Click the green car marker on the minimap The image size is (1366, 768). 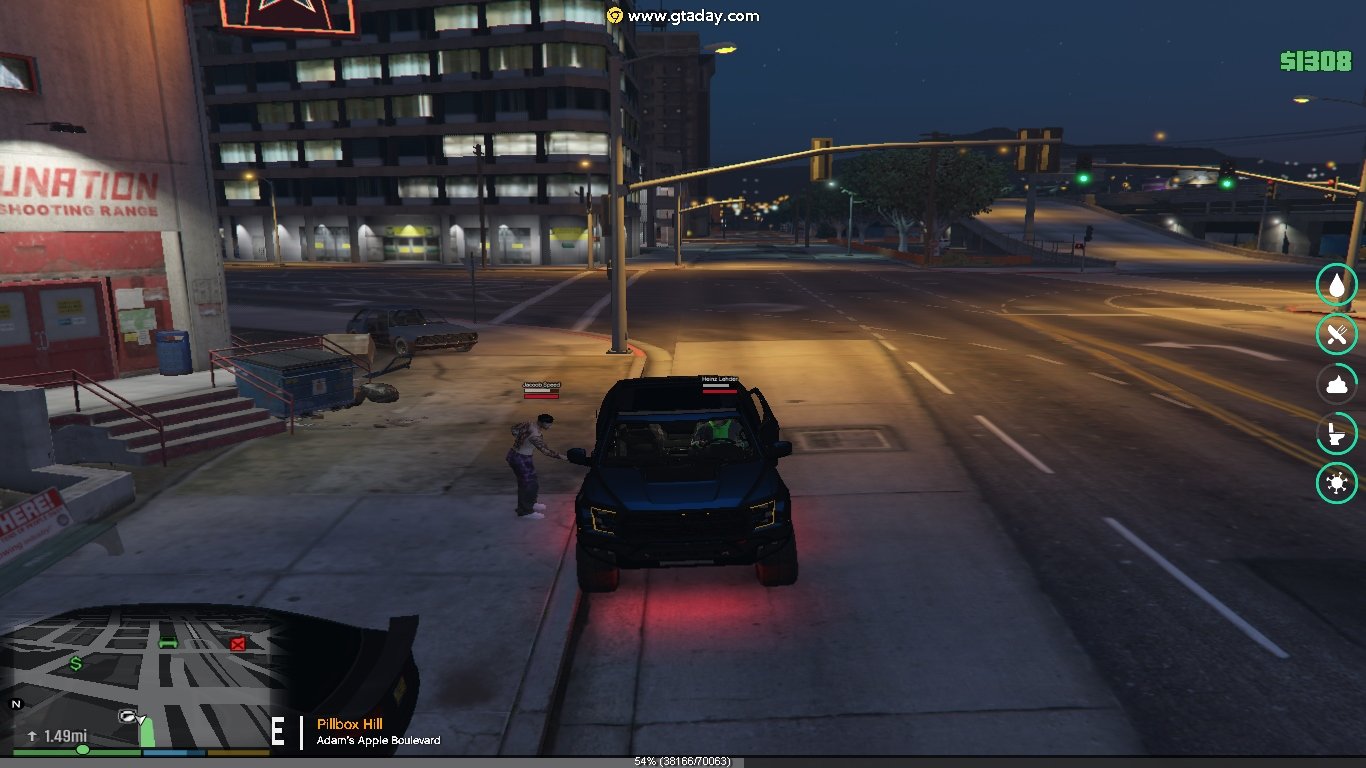click(168, 642)
